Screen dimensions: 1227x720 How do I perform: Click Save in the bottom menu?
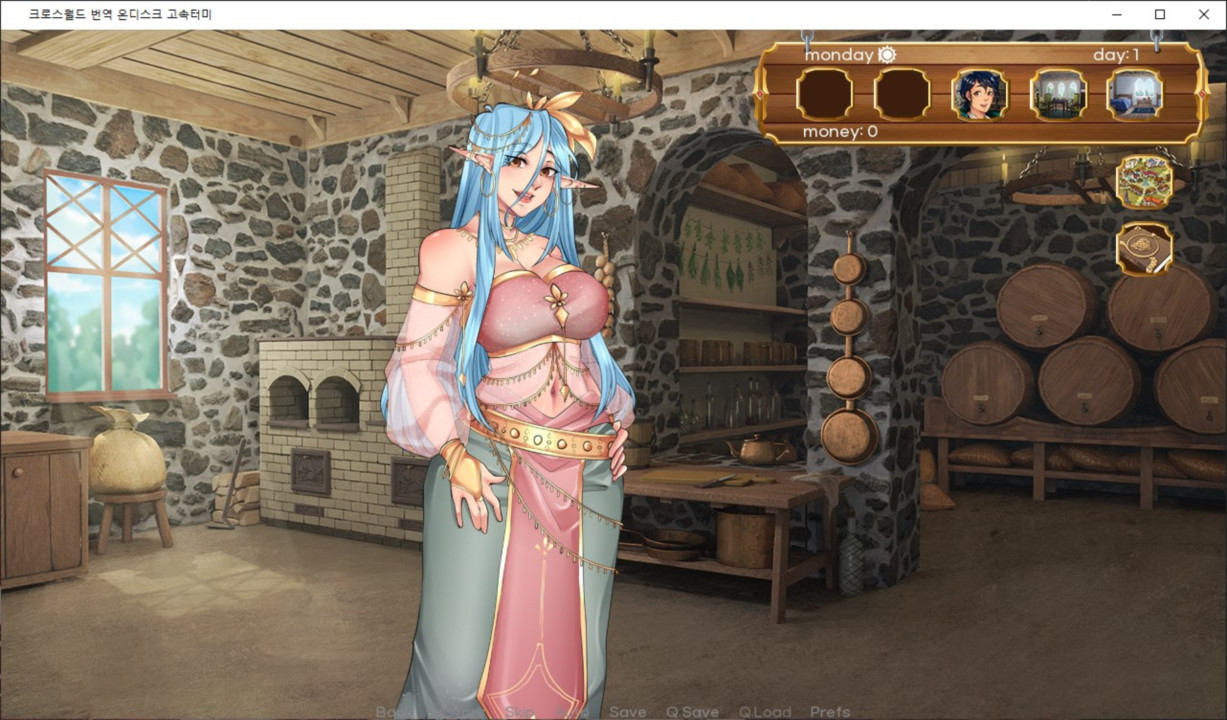click(627, 712)
